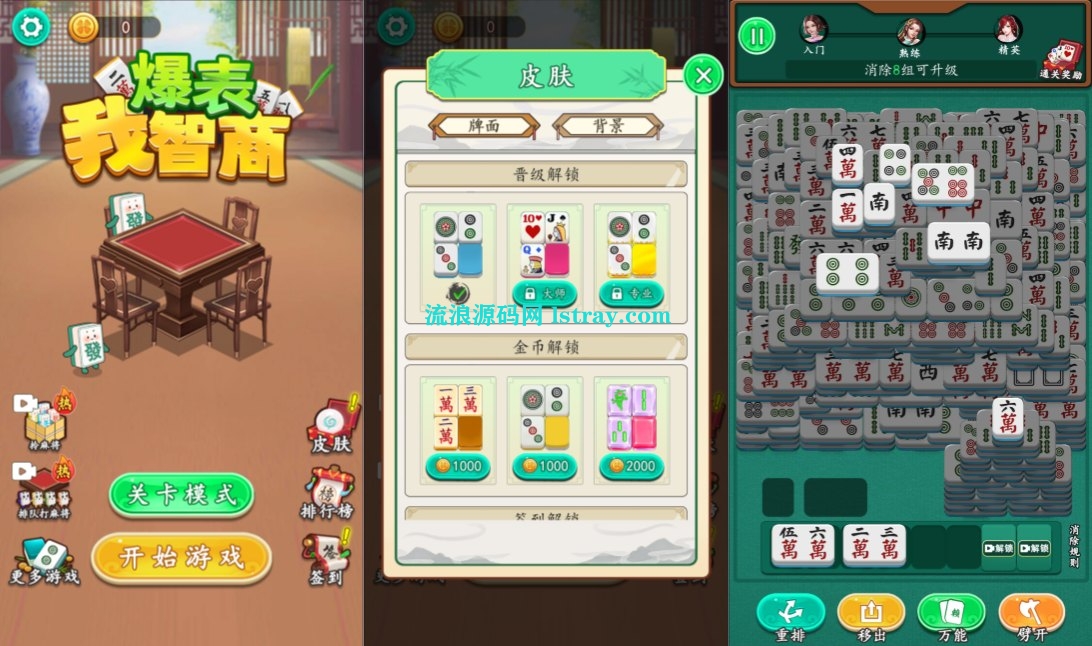Open settings gear on the home screen

coord(31,27)
